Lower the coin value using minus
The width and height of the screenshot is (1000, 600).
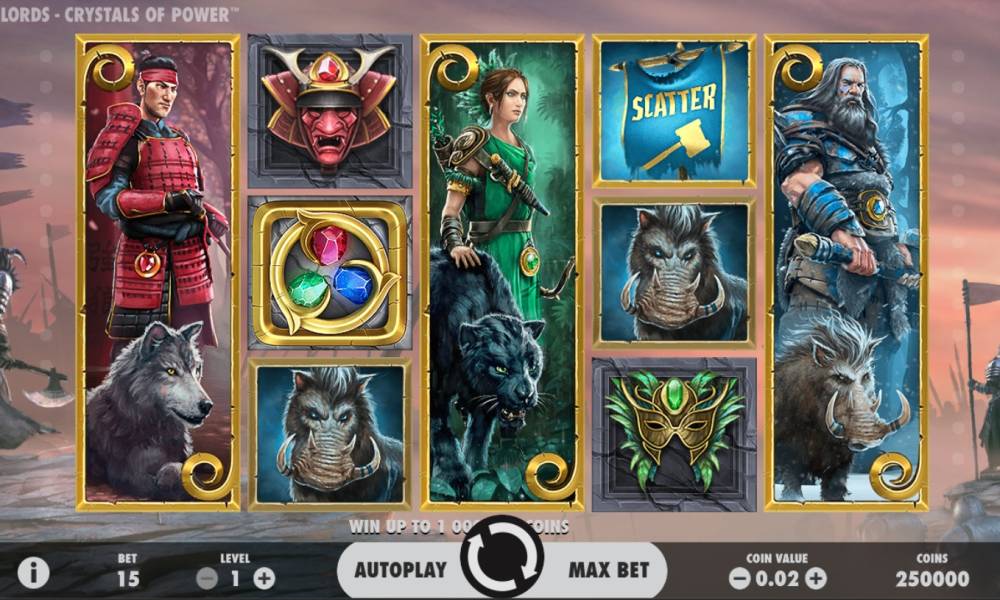(739, 577)
